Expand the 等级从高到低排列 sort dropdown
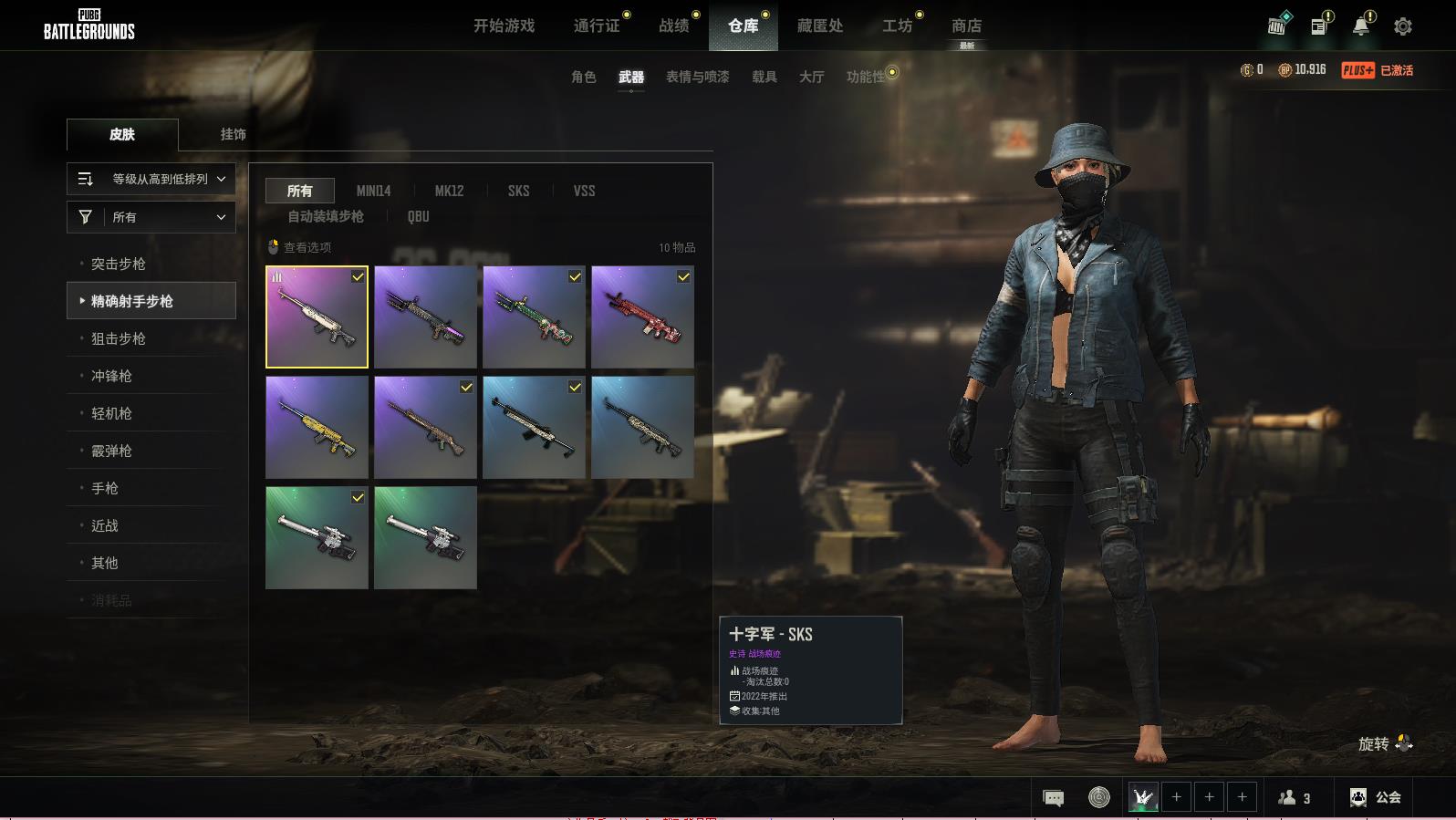 [151, 179]
